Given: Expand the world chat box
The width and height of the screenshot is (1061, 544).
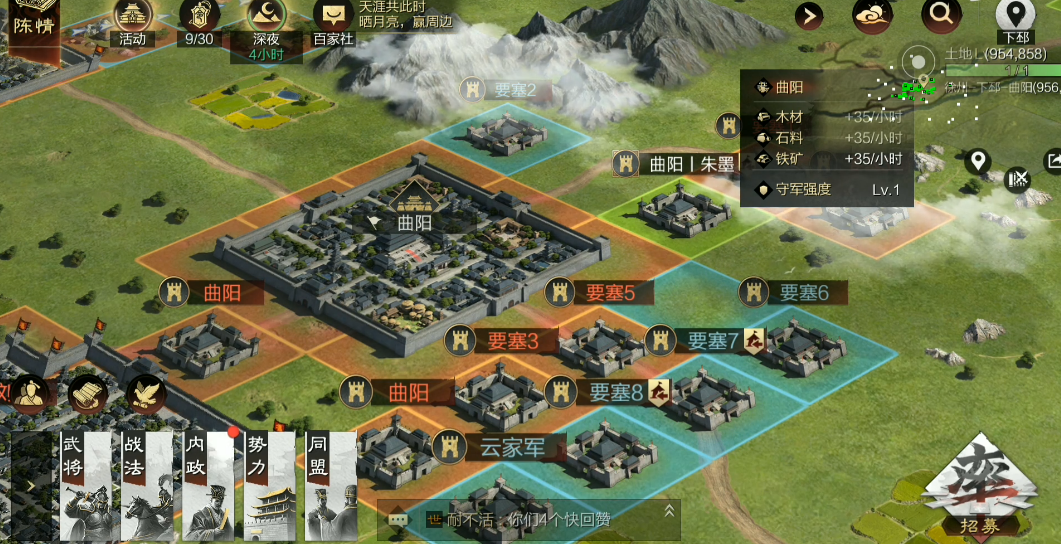Looking at the screenshot, I should [670, 512].
